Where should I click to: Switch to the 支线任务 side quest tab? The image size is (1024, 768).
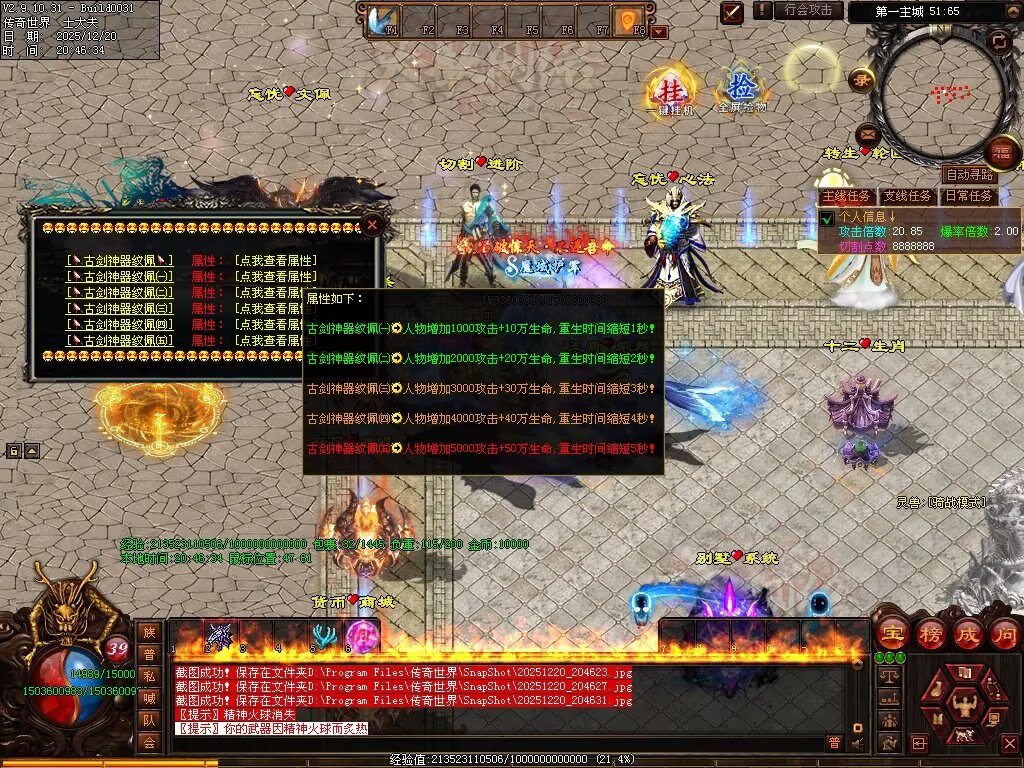coord(908,196)
